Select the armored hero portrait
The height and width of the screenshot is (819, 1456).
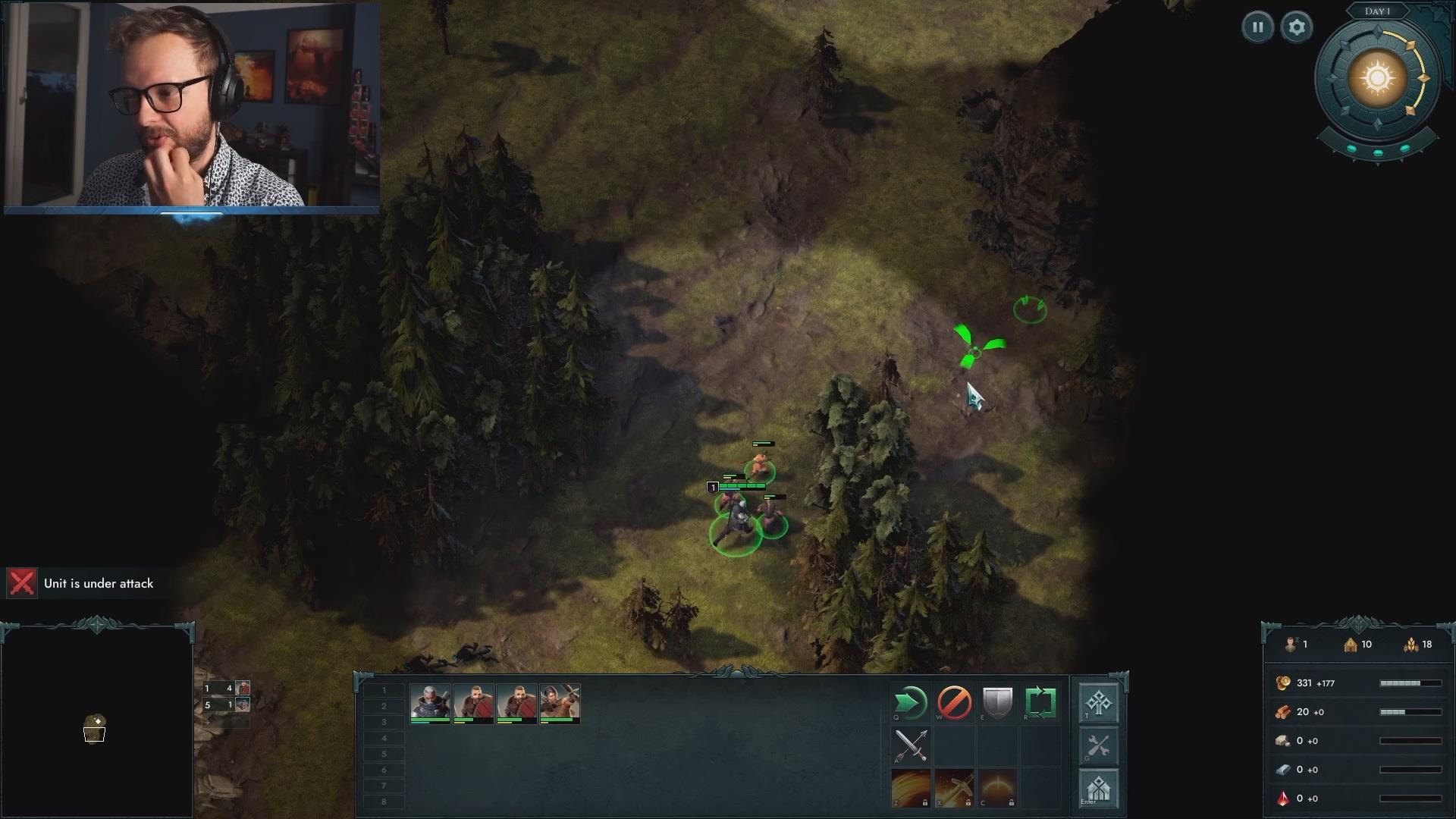click(430, 703)
